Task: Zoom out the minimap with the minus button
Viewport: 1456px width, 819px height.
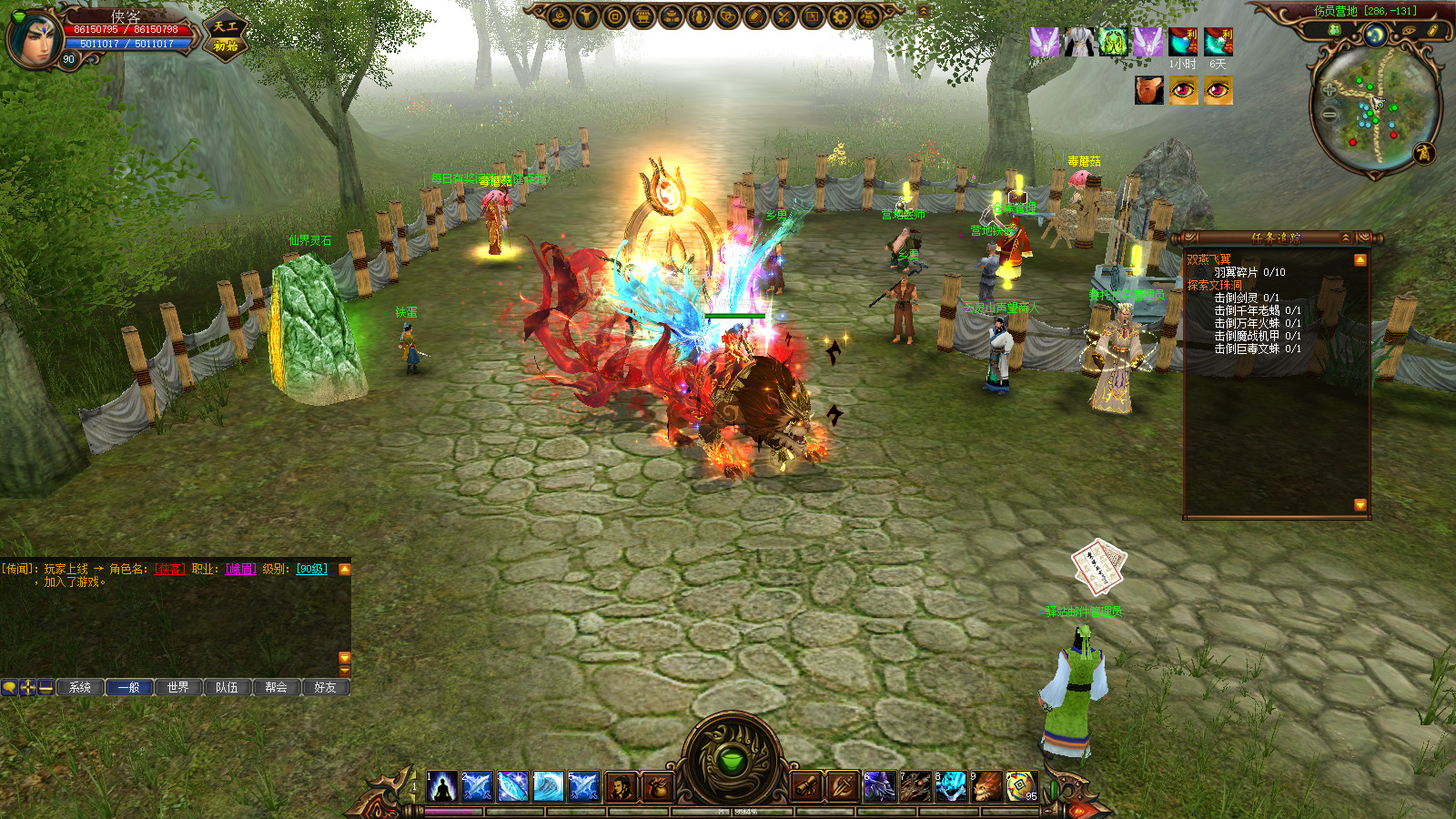Action: (x=1330, y=115)
